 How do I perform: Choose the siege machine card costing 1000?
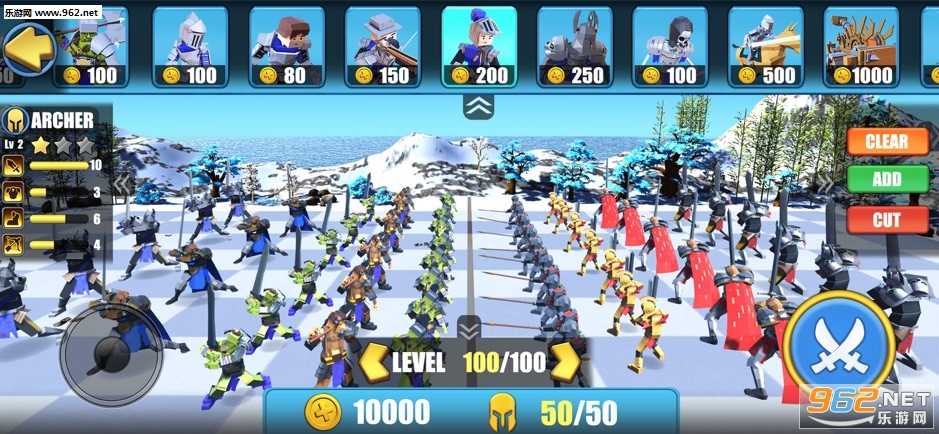coord(862,46)
